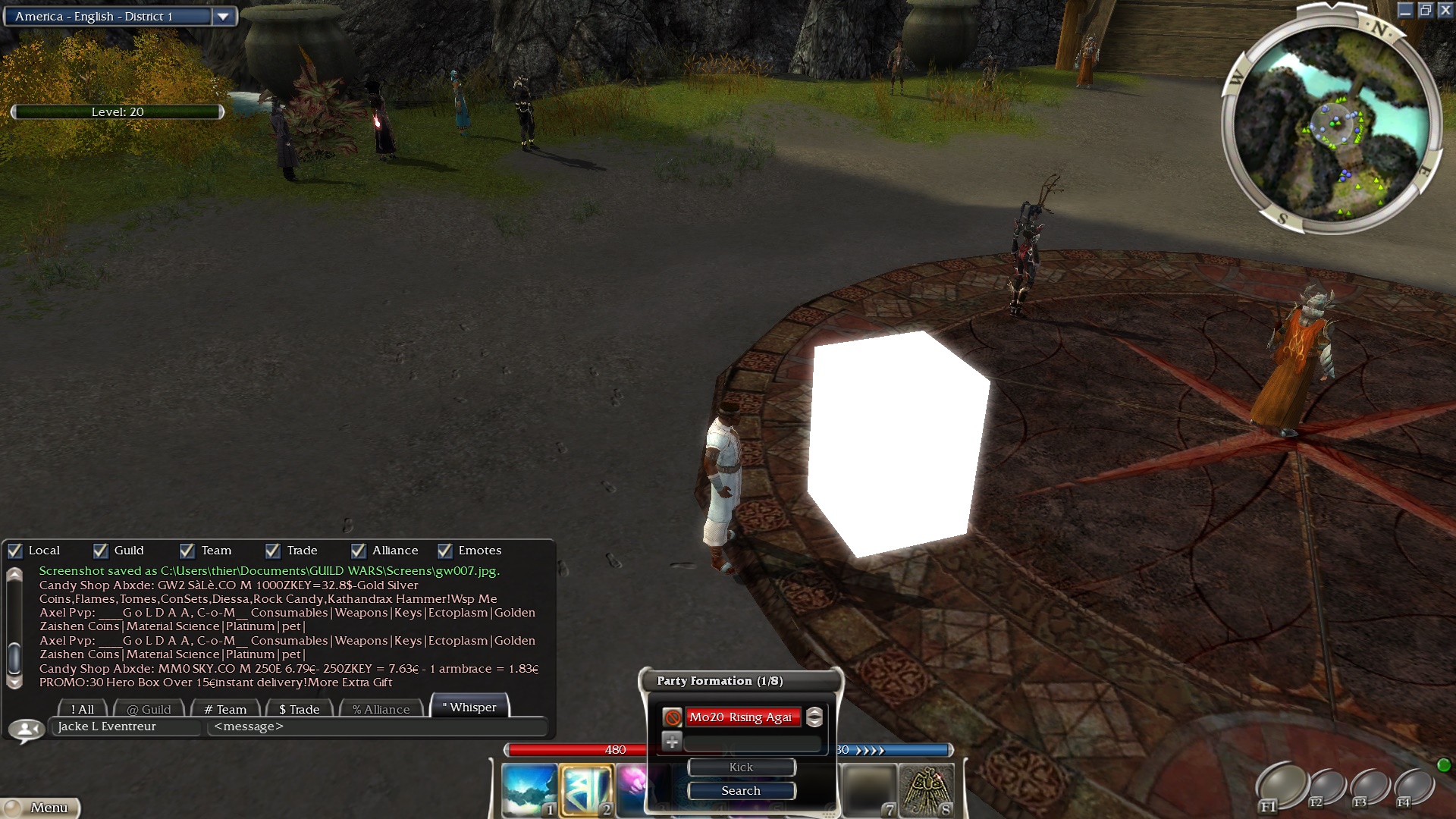Activate skill slot 1 with cloudy sky icon
This screenshot has height=819, width=1456.
pos(529,789)
